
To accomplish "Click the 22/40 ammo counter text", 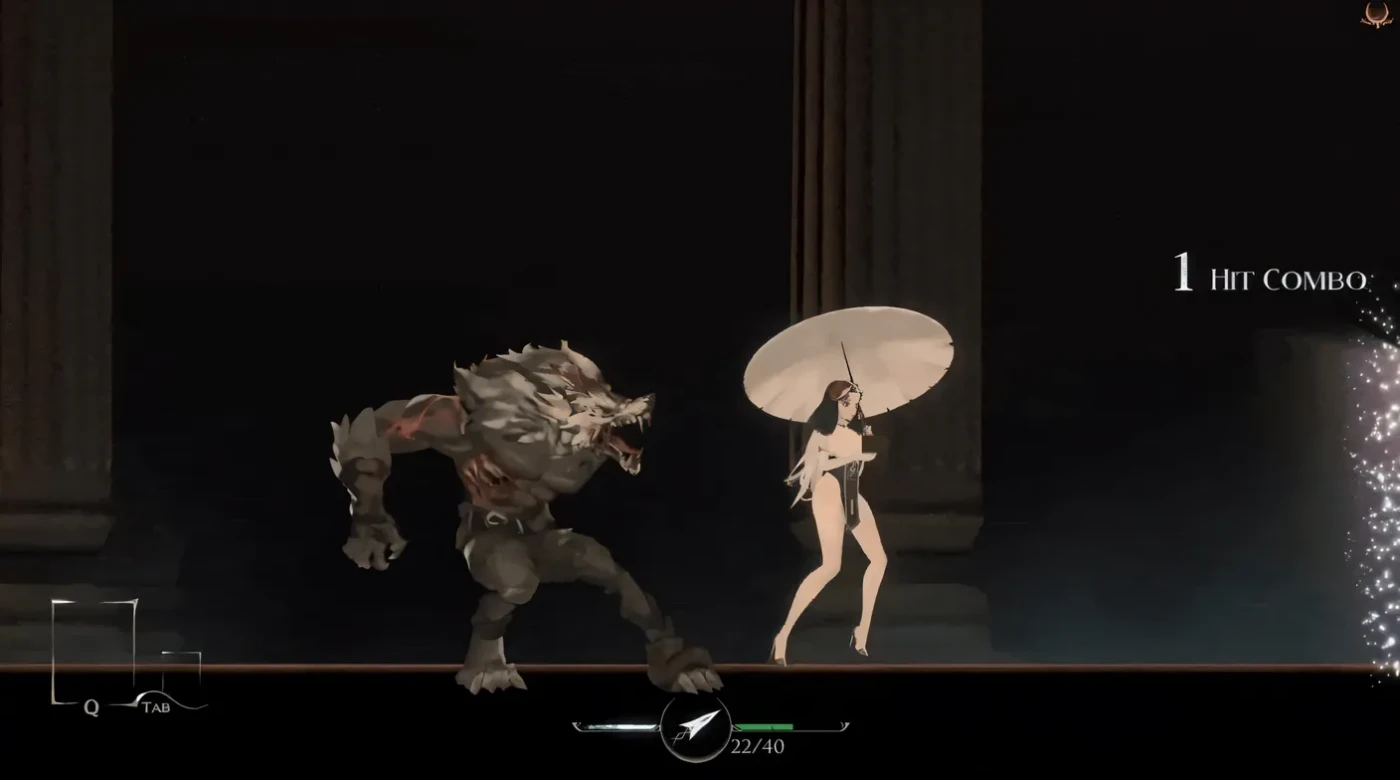I will point(757,745).
